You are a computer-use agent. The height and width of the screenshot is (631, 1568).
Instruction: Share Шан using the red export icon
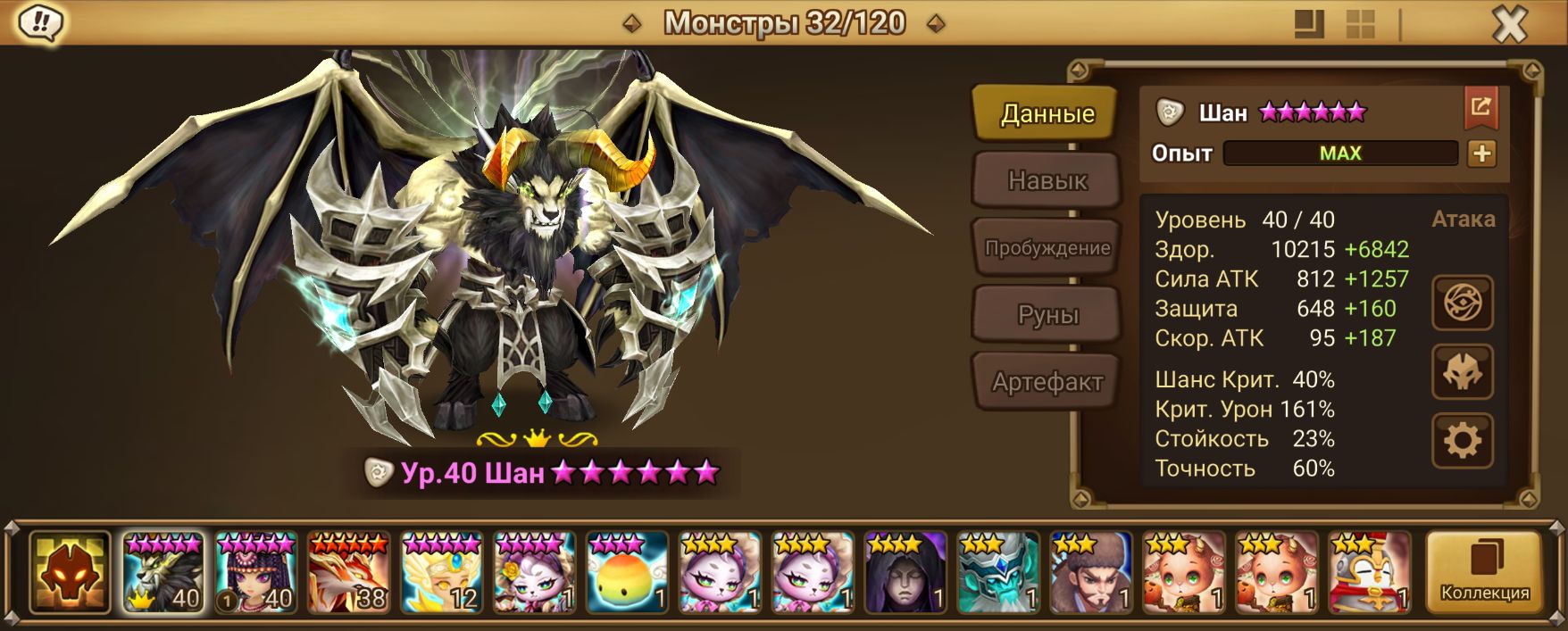tap(1480, 108)
